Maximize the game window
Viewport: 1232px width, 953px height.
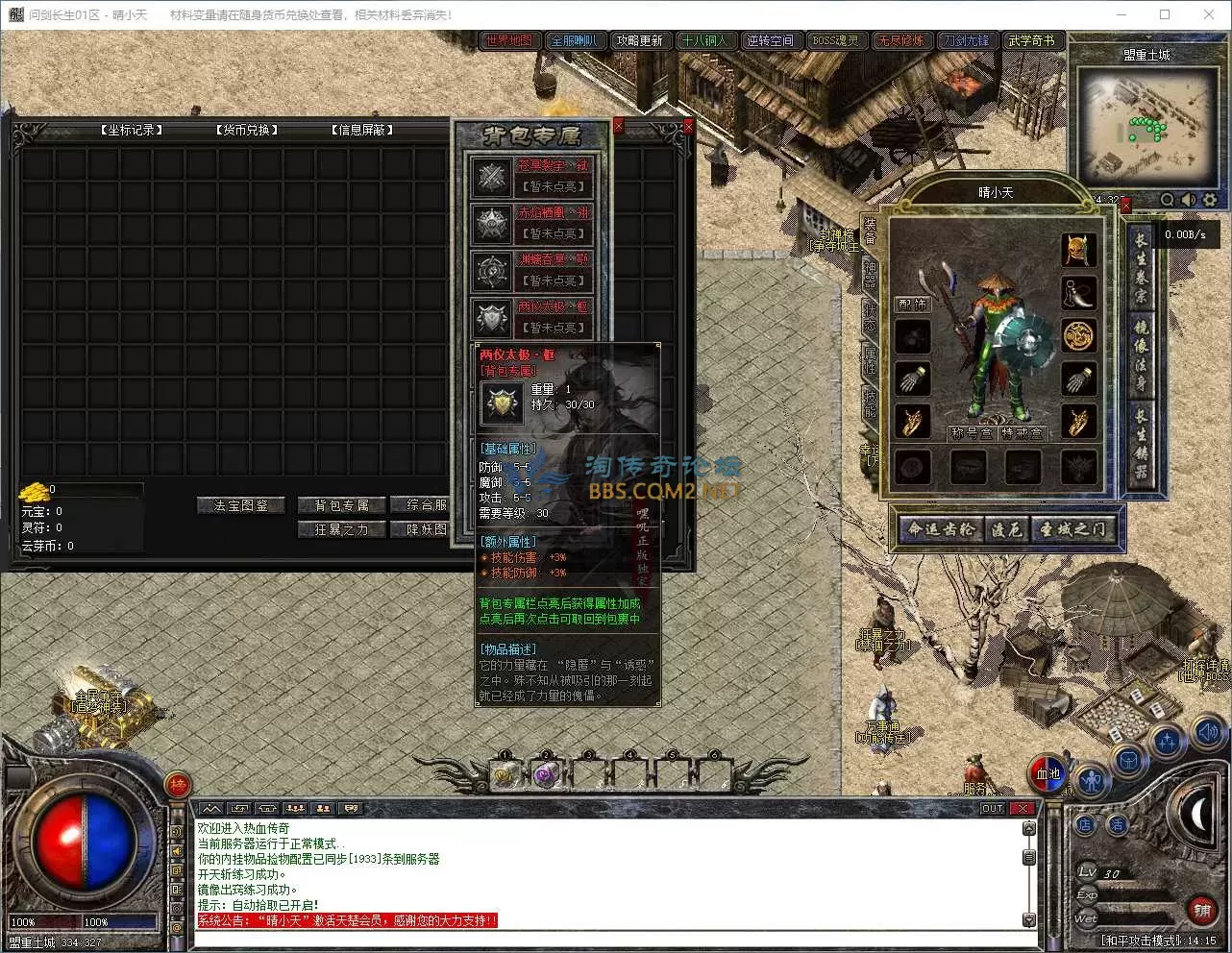point(1165,14)
